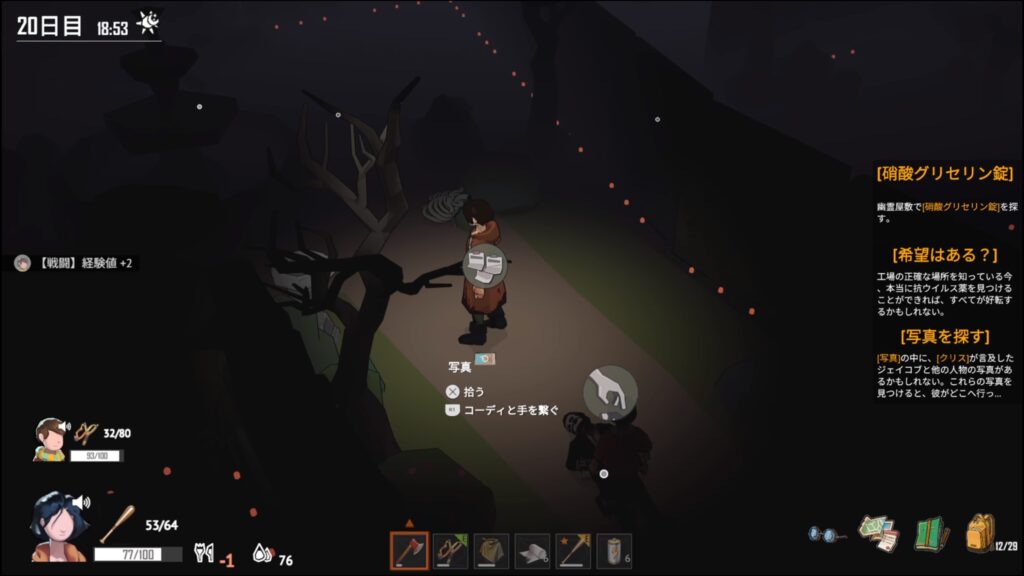This screenshot has height=576, width=1024.
Task: Click the day-night sun icon
Action: [148, 22]
